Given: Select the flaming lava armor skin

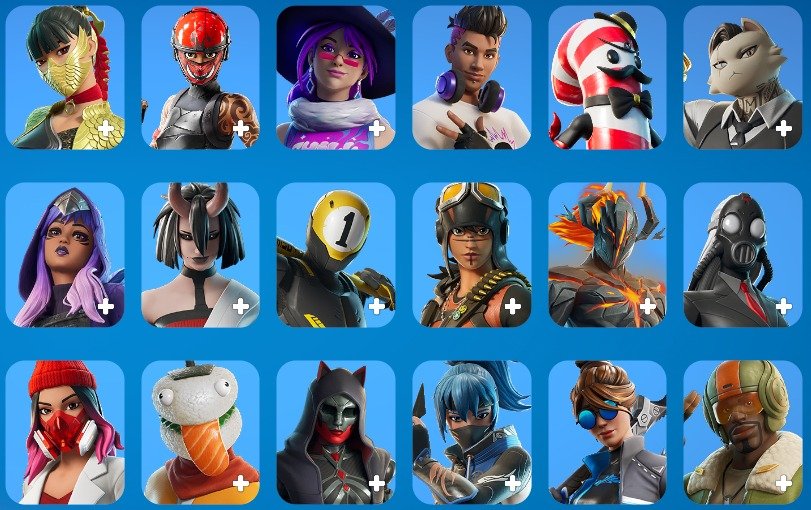Looking at the screenshot, I should click(x=607, y=255).
